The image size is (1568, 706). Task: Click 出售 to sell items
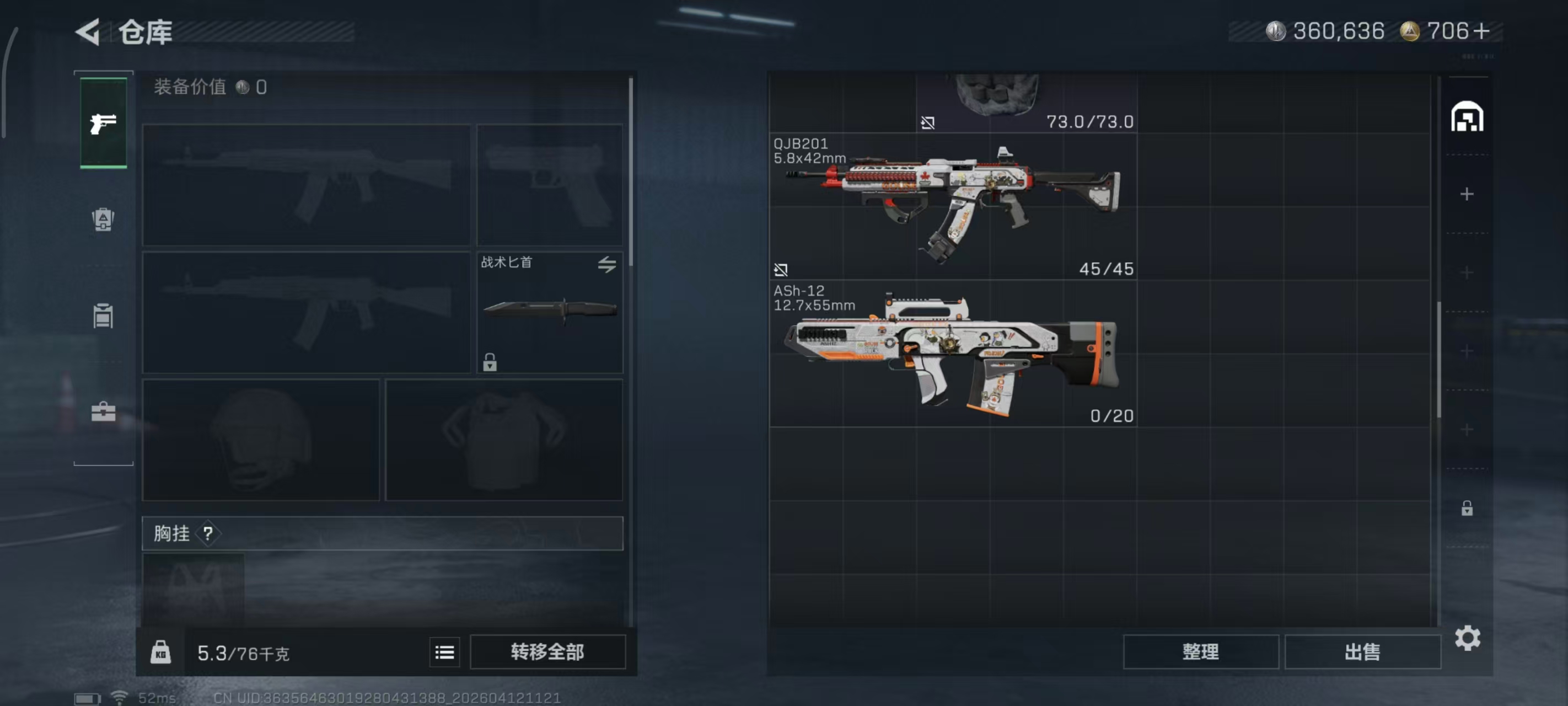point(1362,652)
